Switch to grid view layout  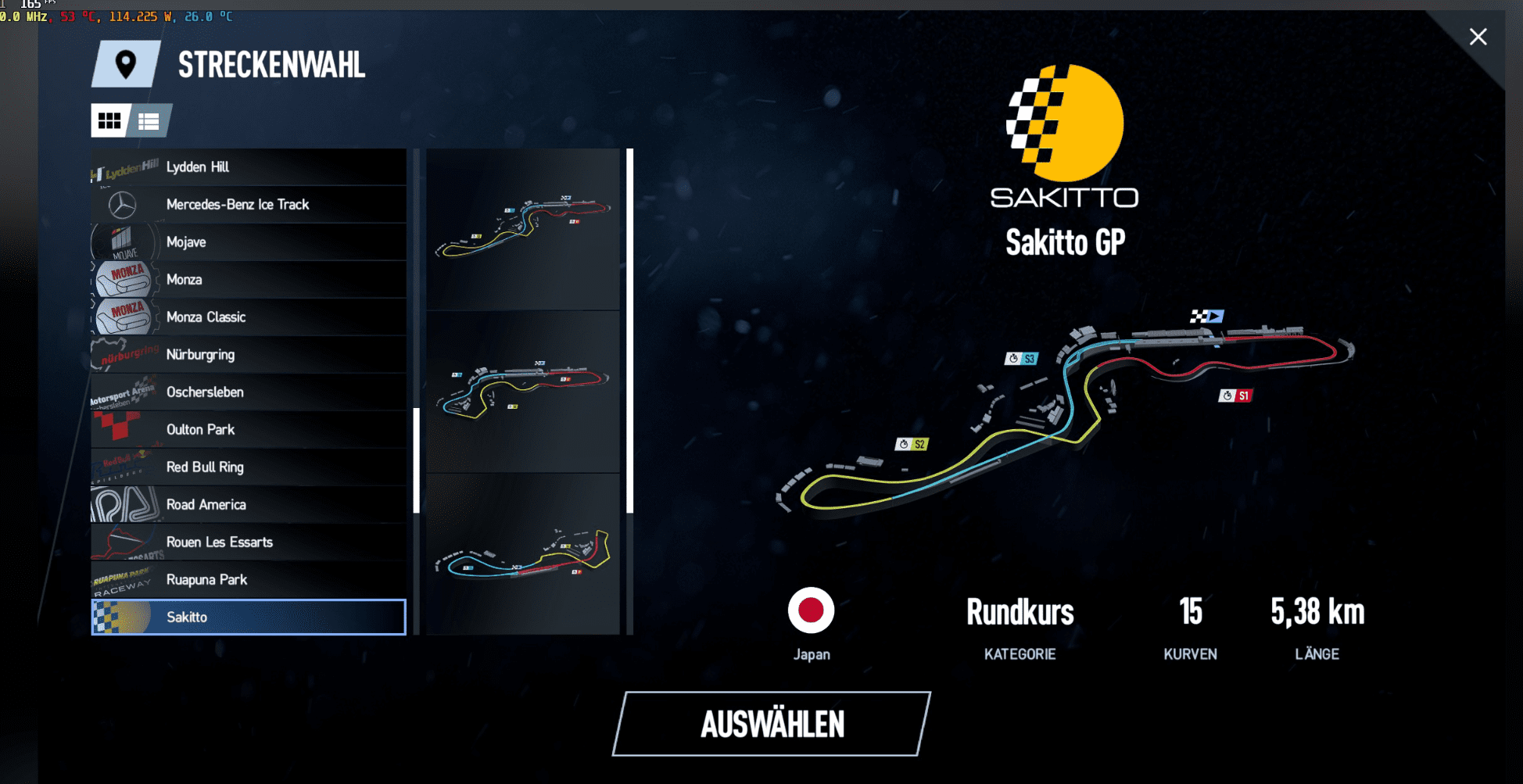coord(109,121)
